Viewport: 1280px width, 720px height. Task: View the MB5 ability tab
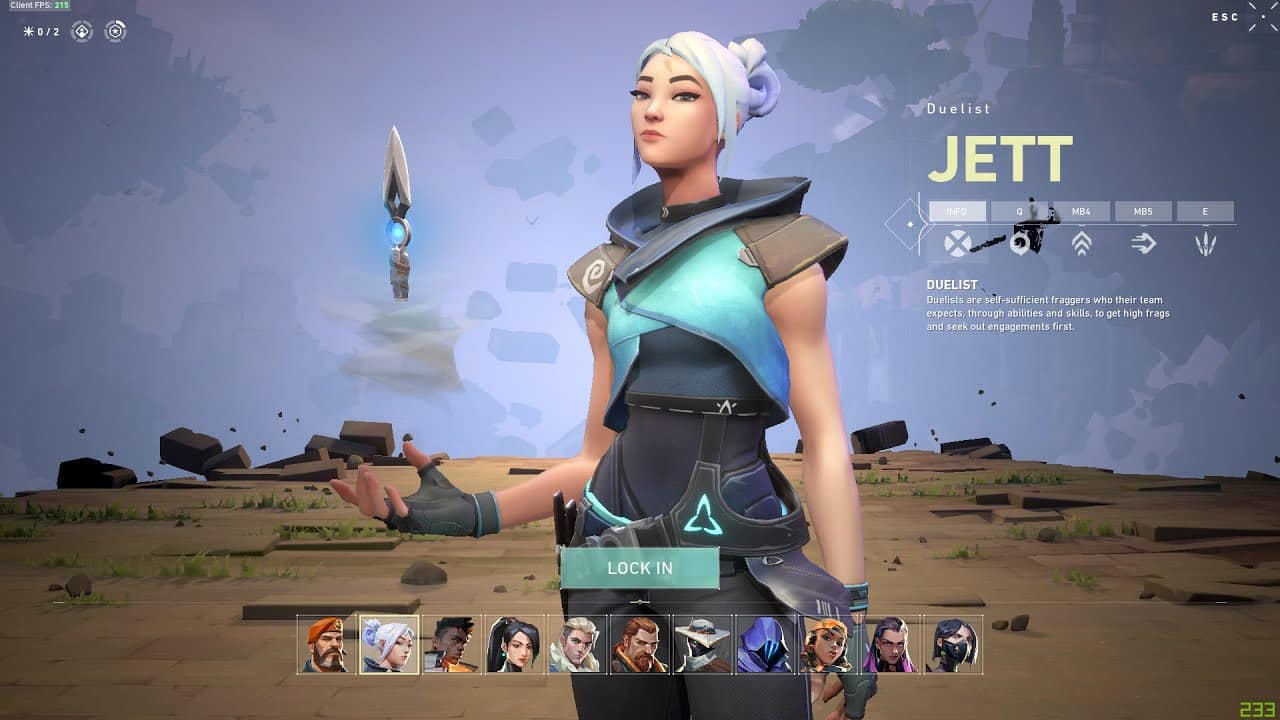[x=1143, y=212]
